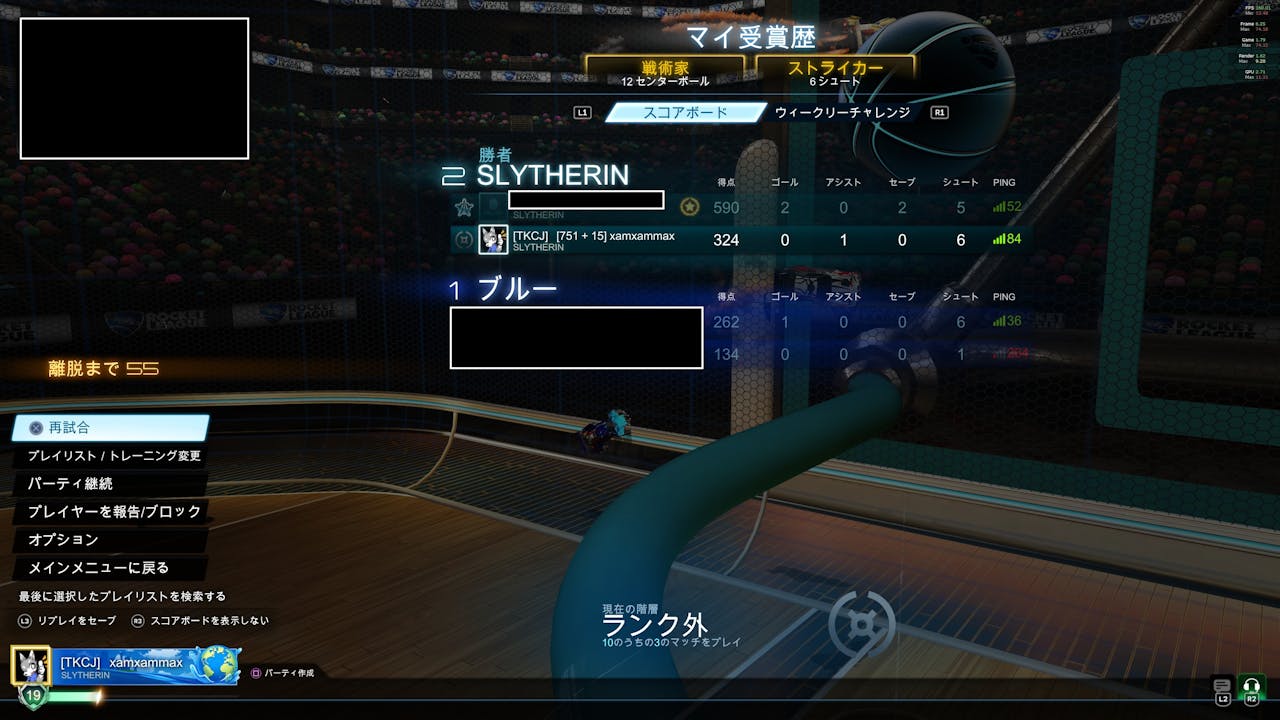Switch to the ウィークリーチャレンジ tab
1280x720 pixels.
click(x=842, y=113)
